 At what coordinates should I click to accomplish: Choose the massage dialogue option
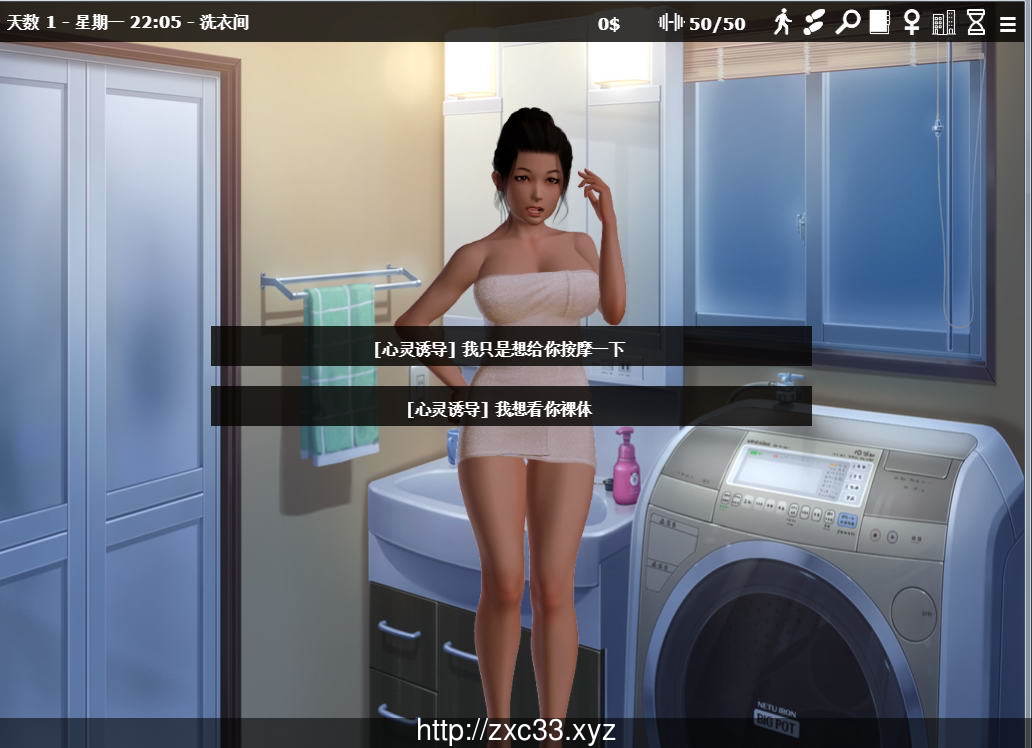point(511,347)
